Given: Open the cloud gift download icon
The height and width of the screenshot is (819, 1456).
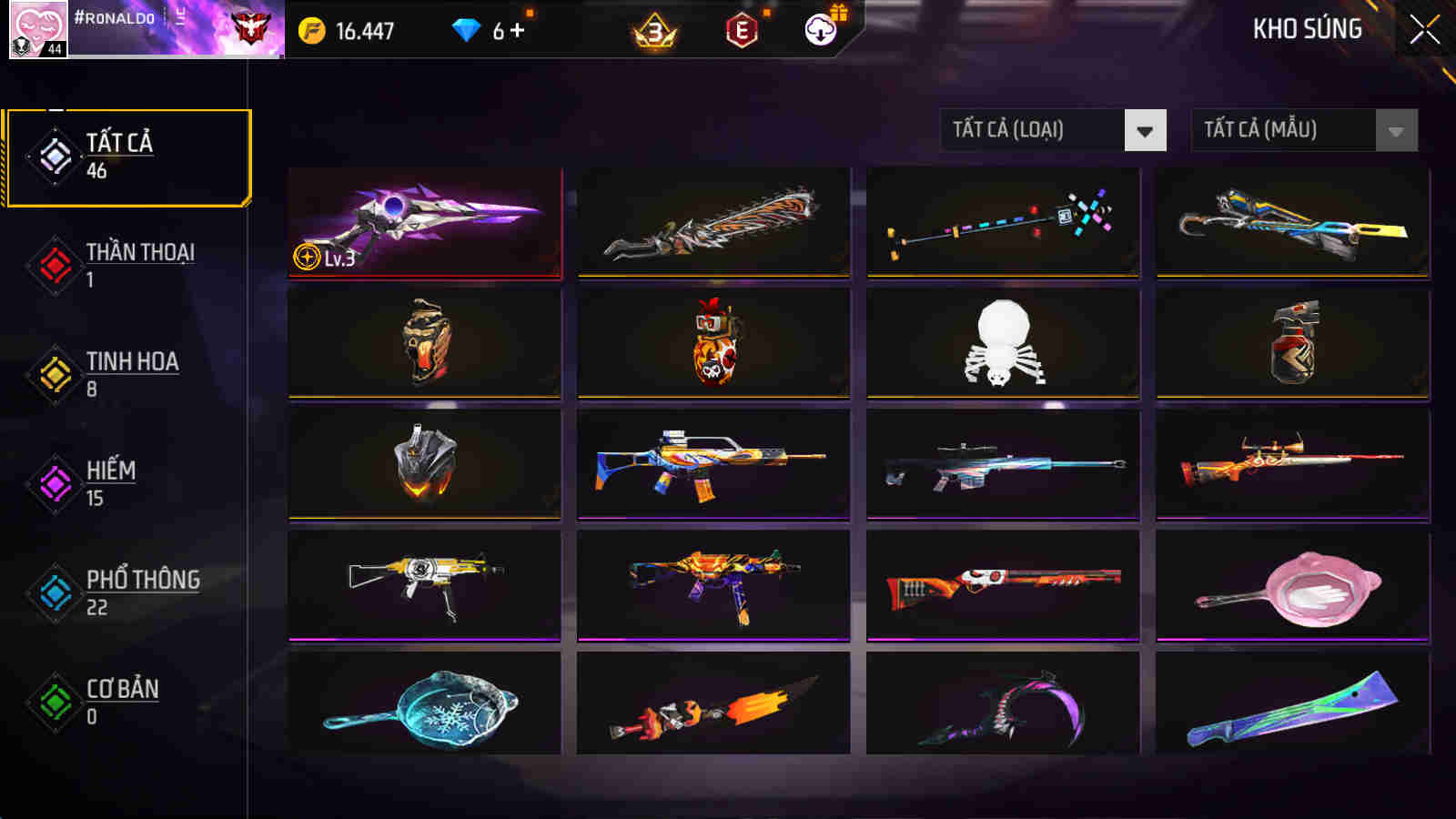Looking at the screenshot, I should coord(820,29).
